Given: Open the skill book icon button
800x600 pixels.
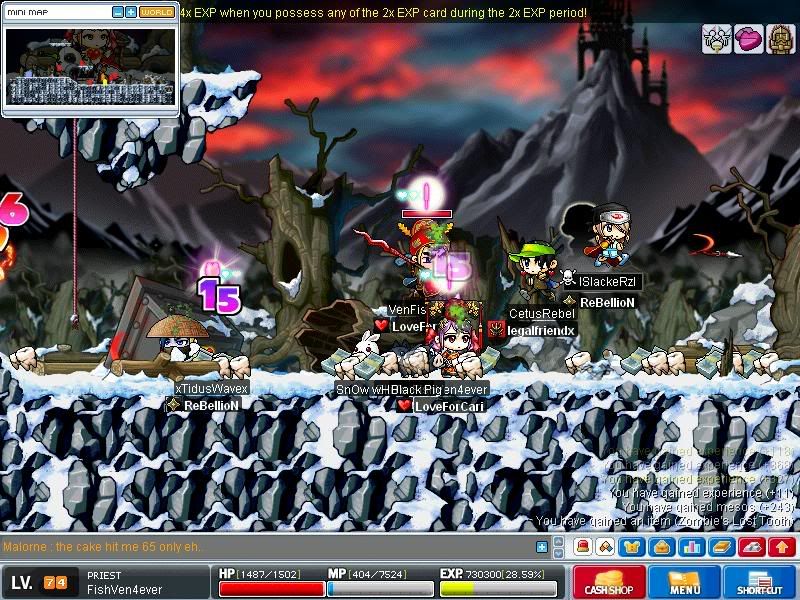Looking at the screenshot, I should tap(722, 547).
